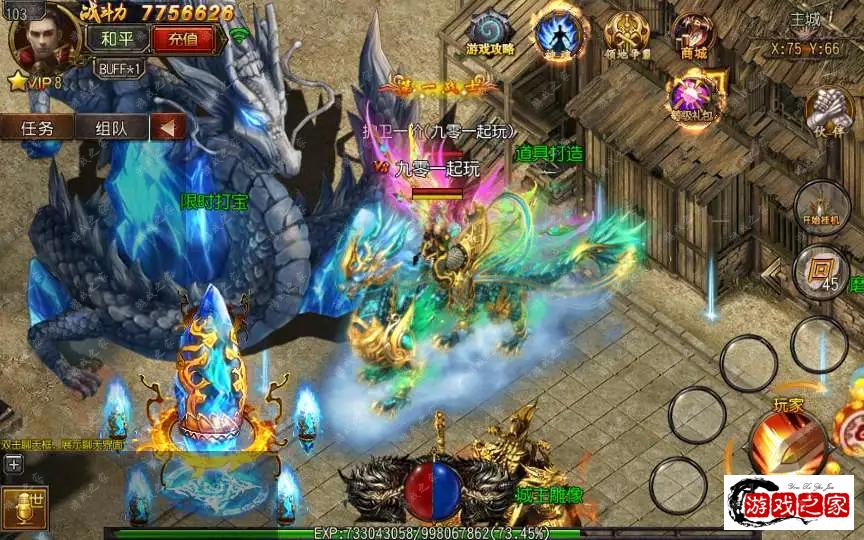Open the 商城 shop icon
The width and height of the screenshot is (864, 540).
692,35
